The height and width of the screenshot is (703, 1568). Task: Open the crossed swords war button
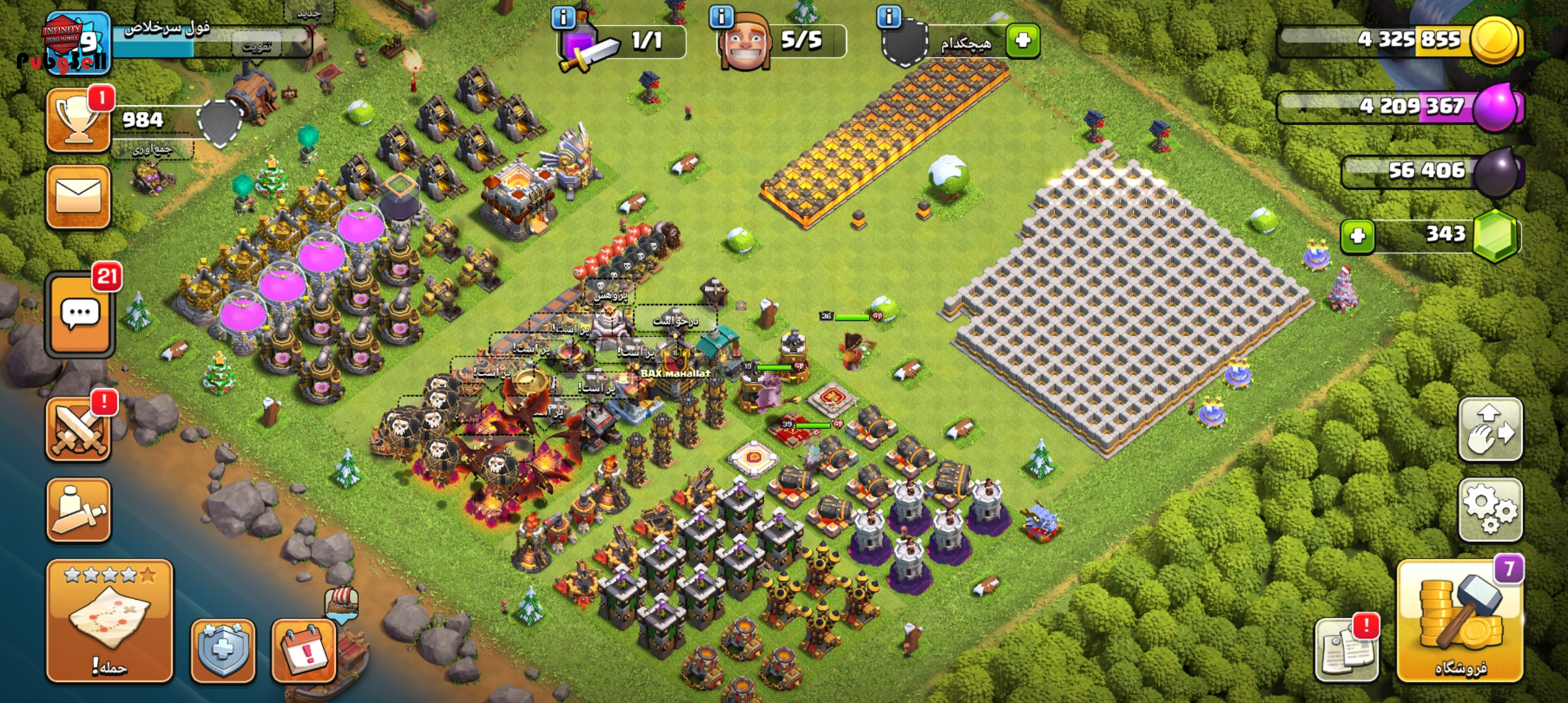78,430
